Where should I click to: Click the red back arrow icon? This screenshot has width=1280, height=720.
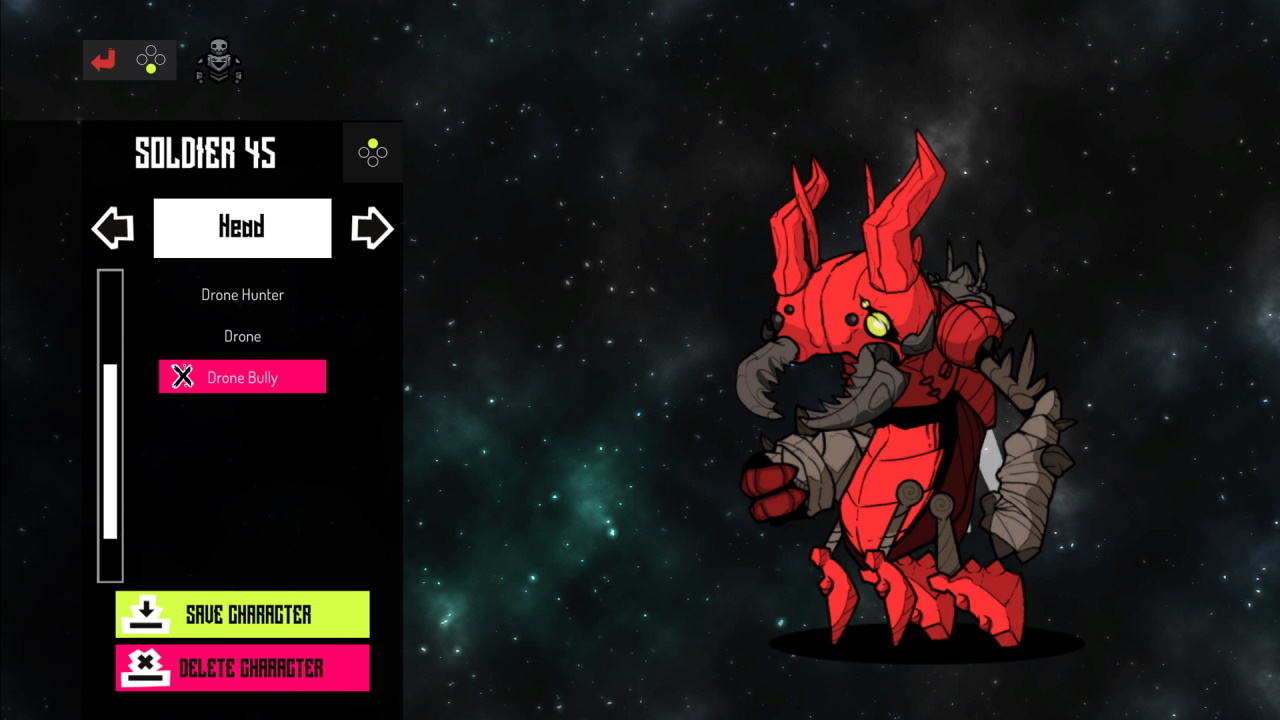click(x=103, y=61)
